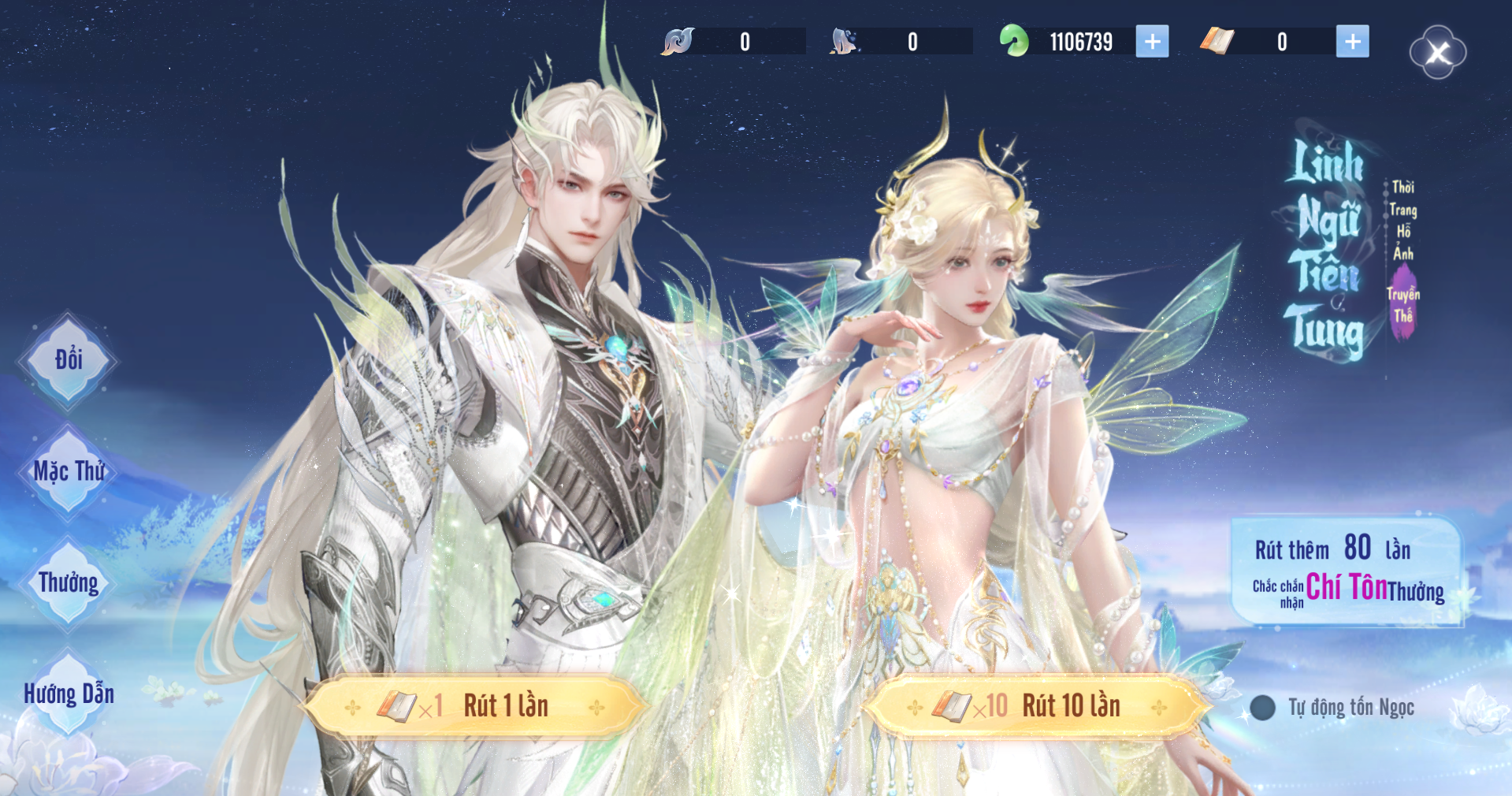Show the Thưởng rewards list
The height and width of the screenshot is (796, 1512).
coord(69,583)
